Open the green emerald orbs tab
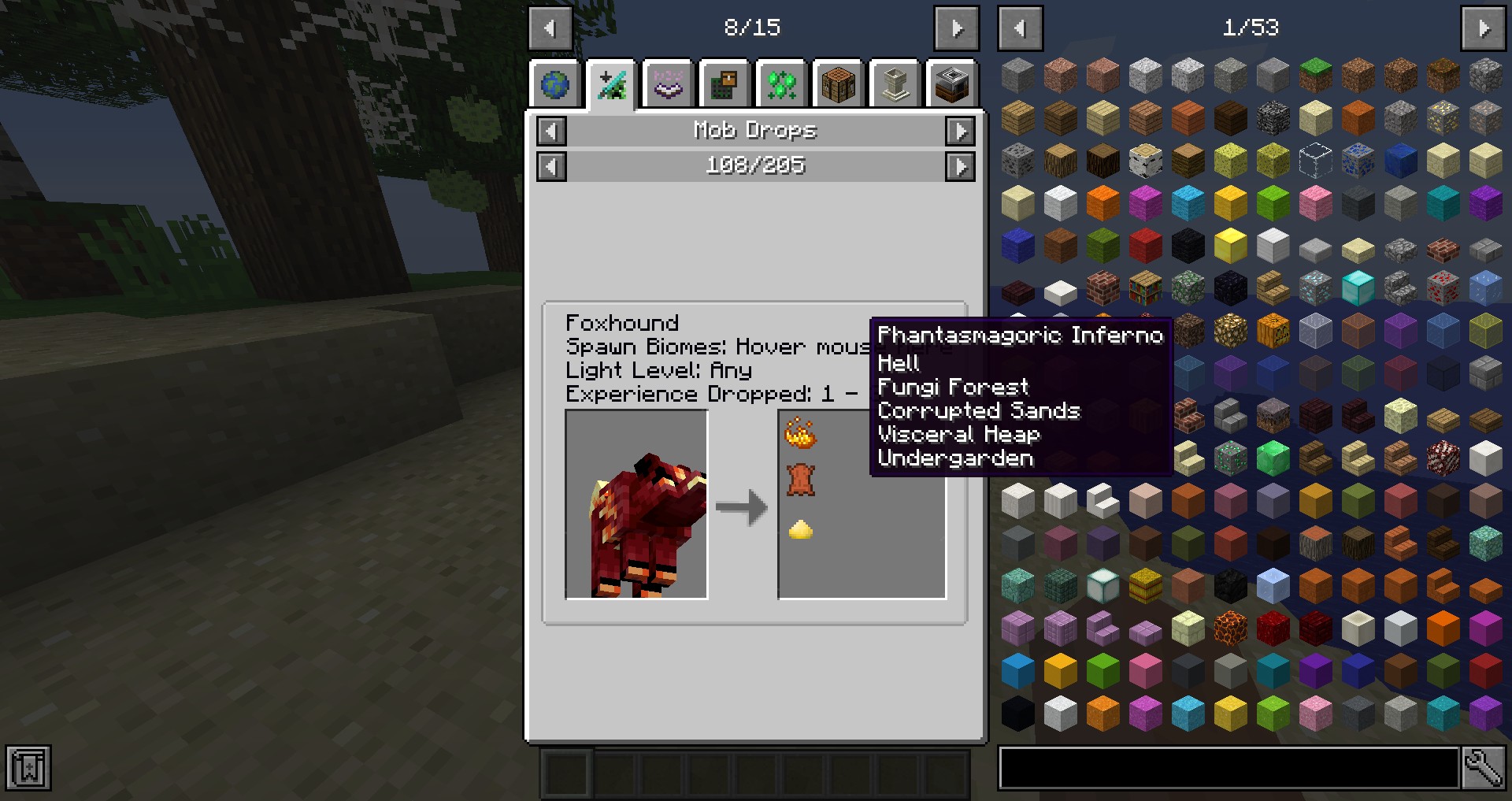 click(x=781, y=84)
